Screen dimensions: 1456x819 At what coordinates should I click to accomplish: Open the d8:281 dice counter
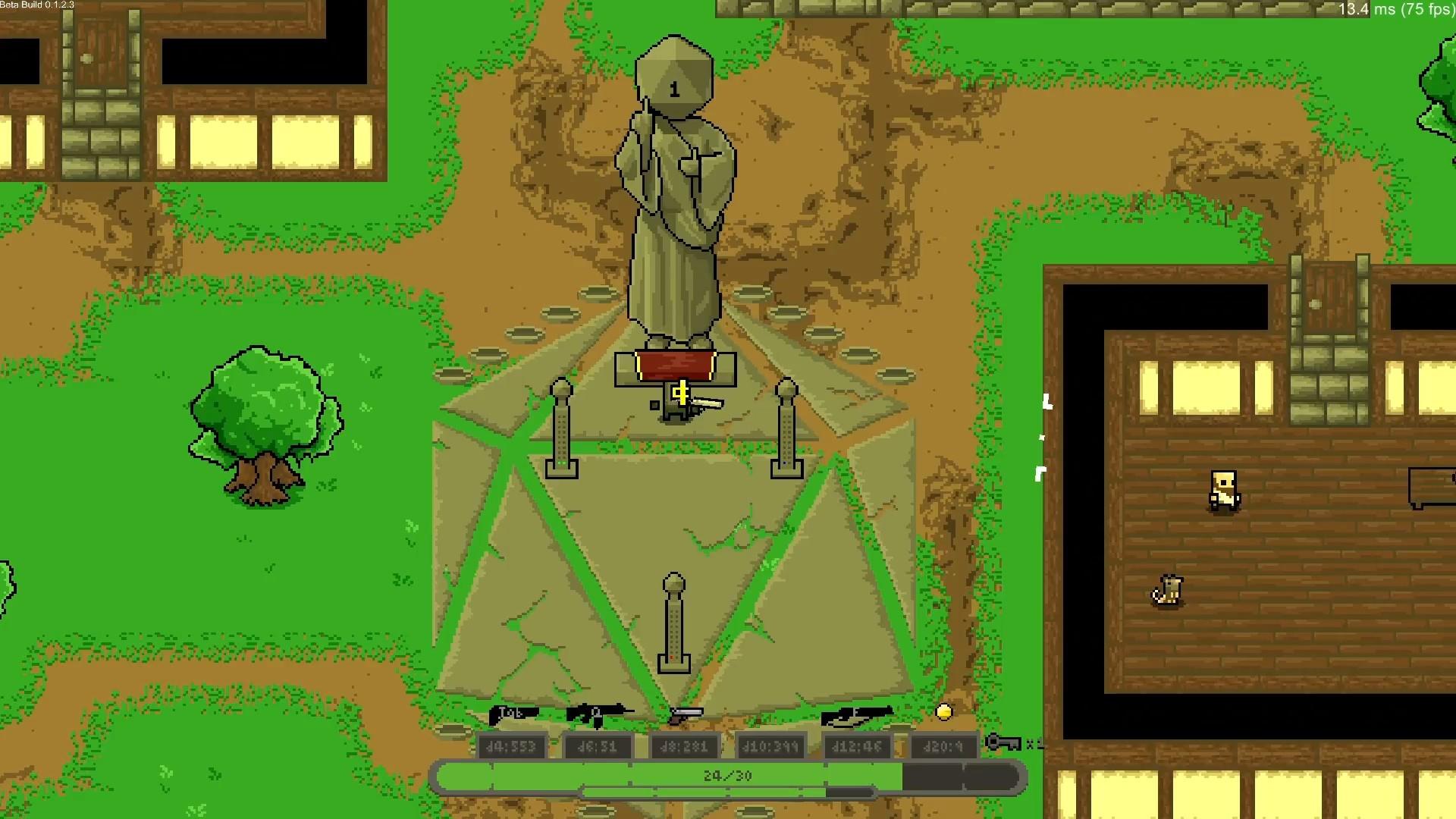click(685, 746)
